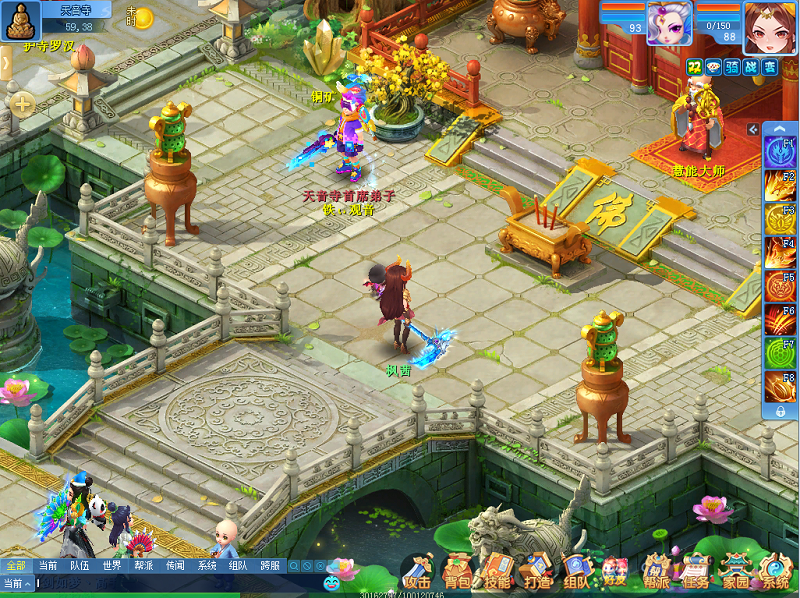Toggle the skill bar lock icon

(x=779, y=411)
